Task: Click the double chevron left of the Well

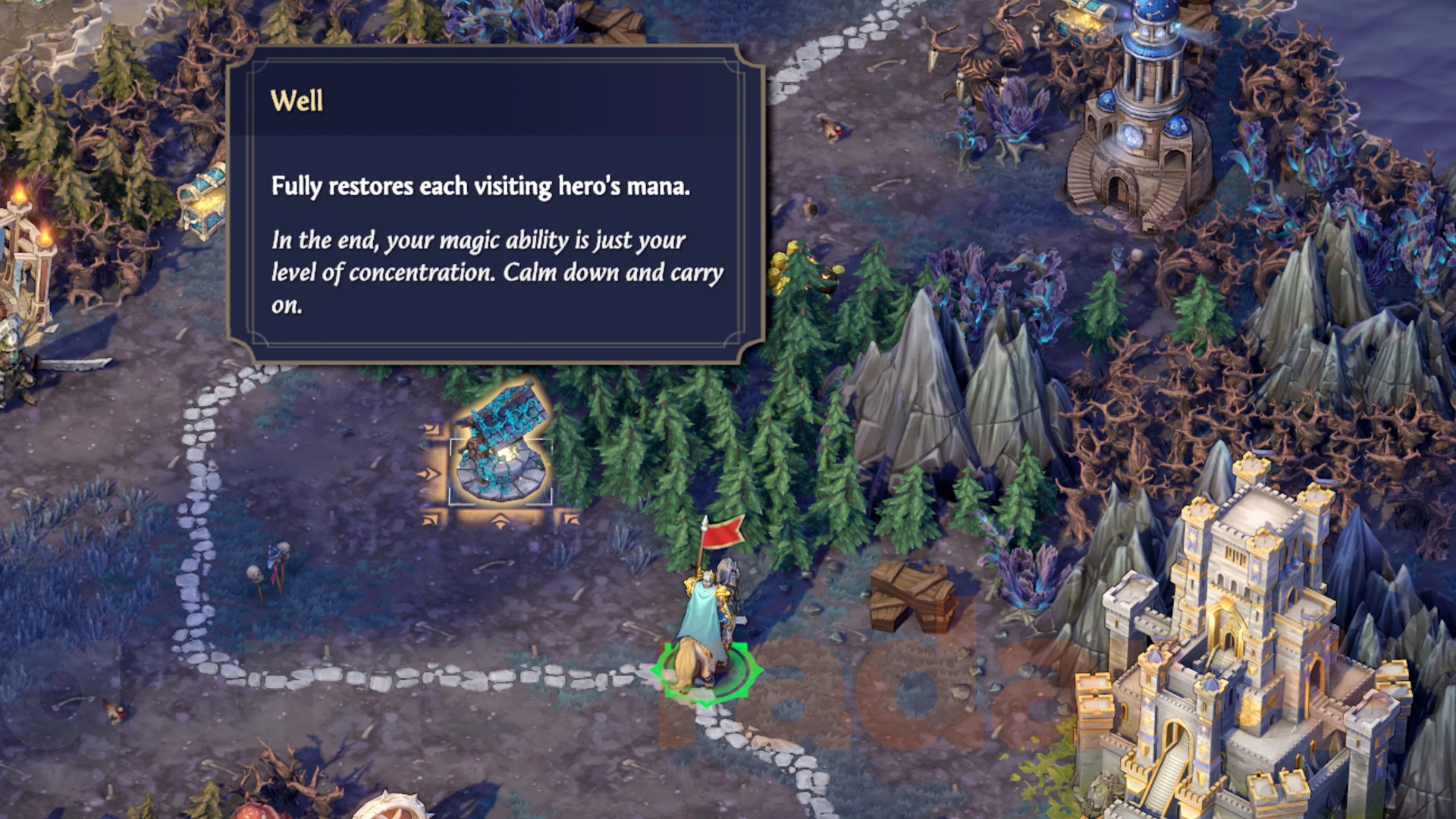Action: click(x=428, y=473)
